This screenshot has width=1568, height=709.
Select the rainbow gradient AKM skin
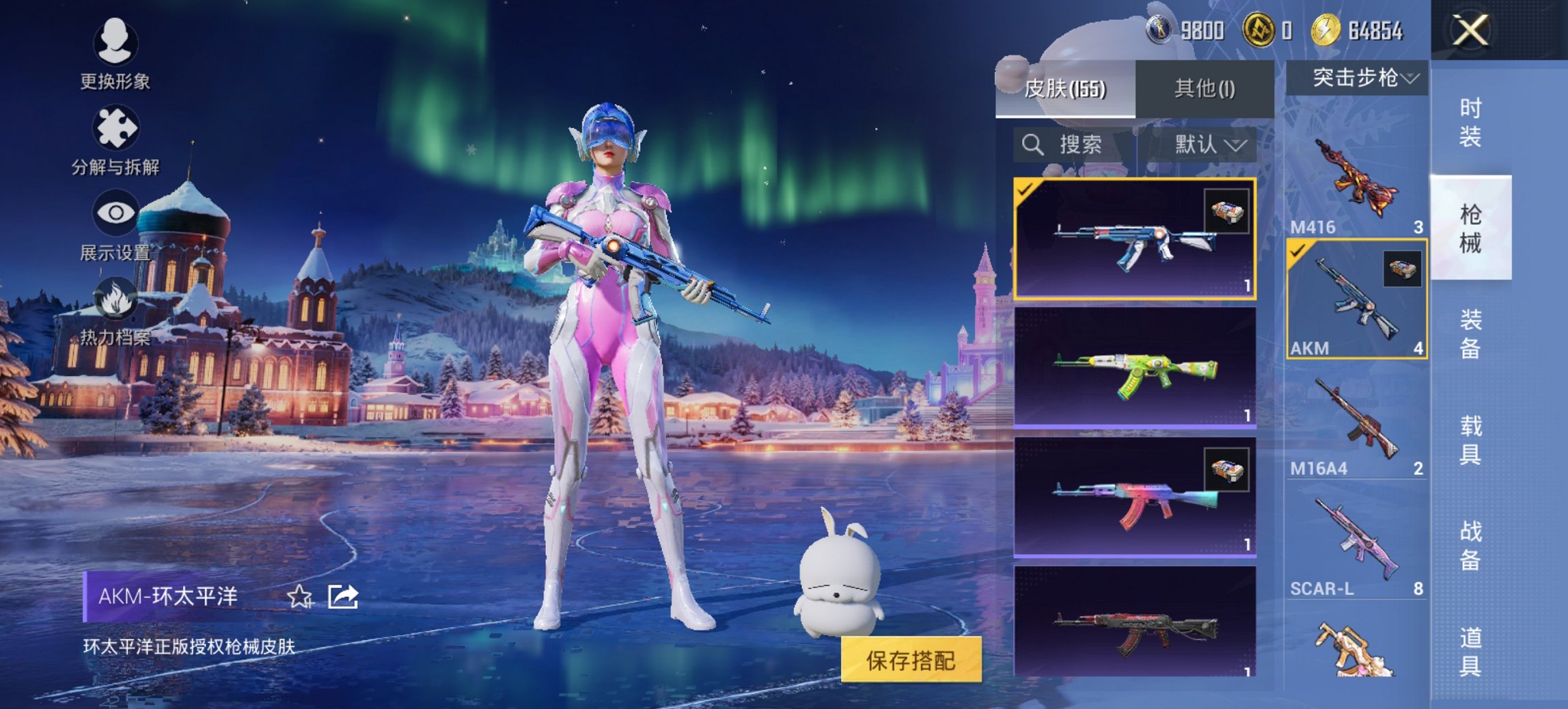[x=1134, y=497]
